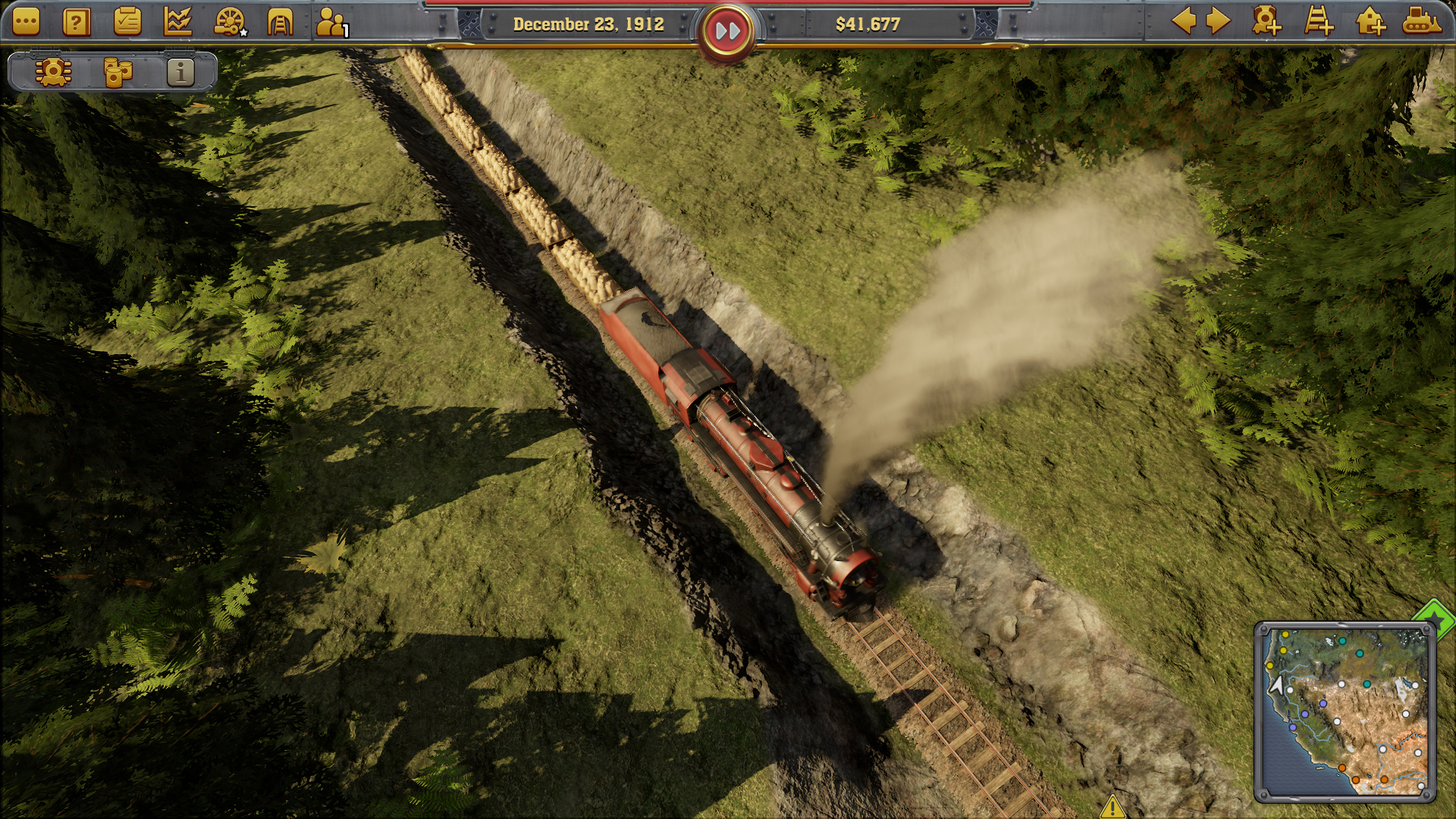Click the fast-forward game speed button
1456x819 pixels.
click(x=727, y=31)
